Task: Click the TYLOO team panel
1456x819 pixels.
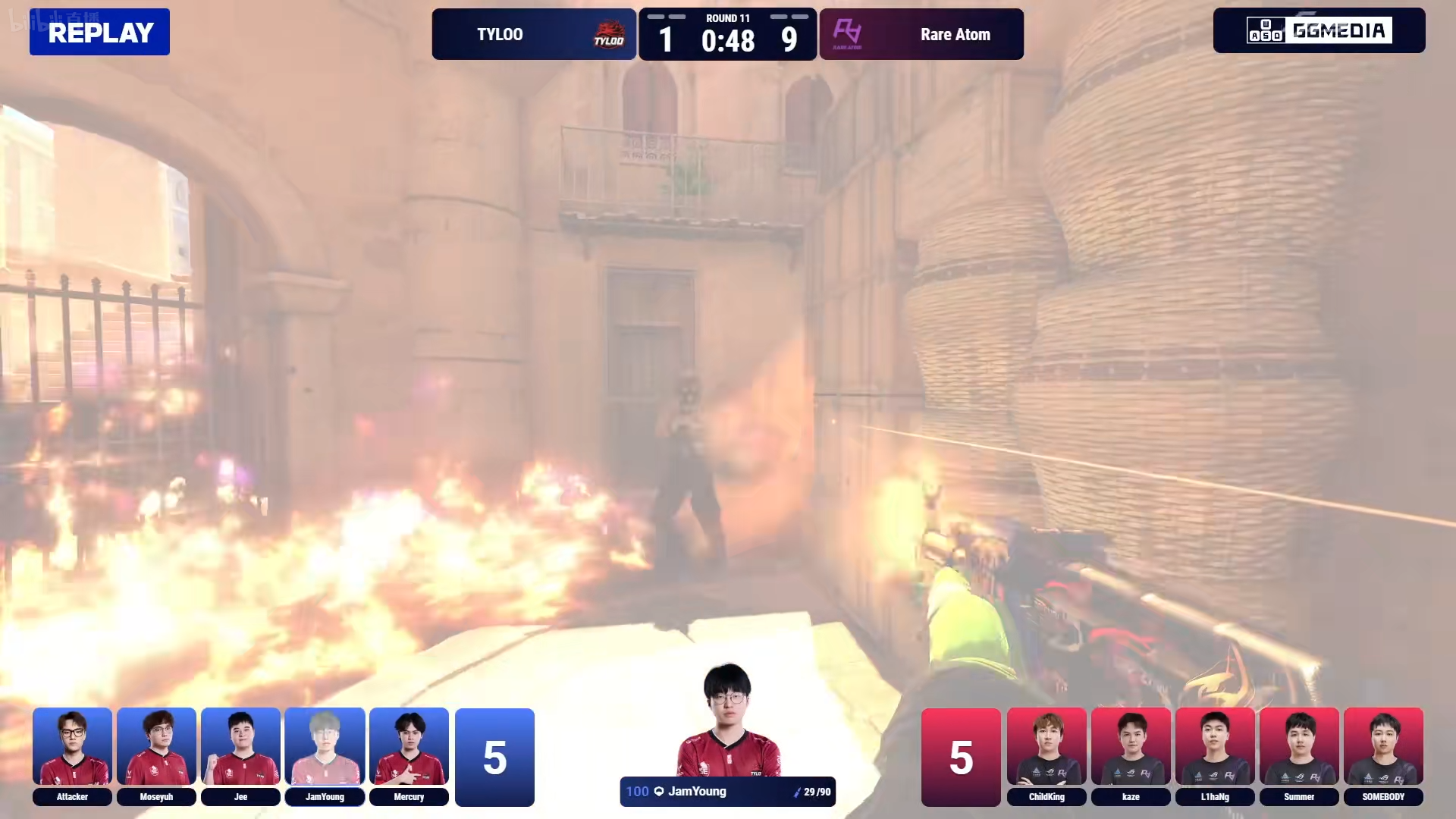Action: [x=534, y=34]
